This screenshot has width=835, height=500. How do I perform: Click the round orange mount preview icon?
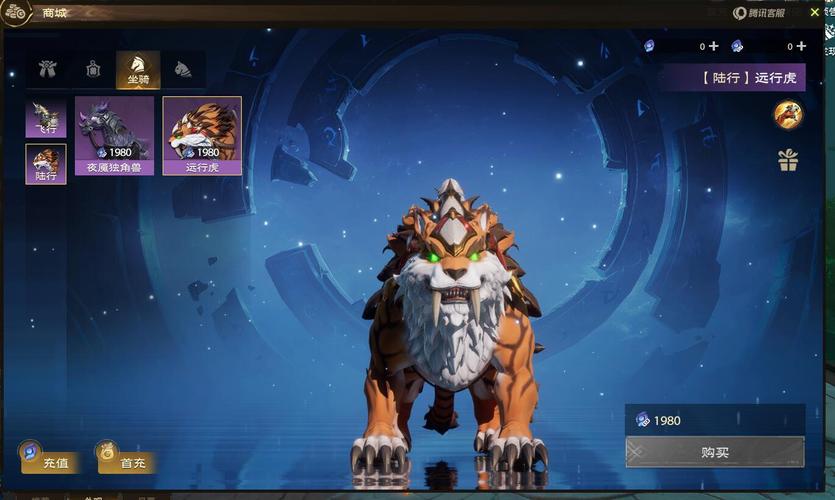pos(788,115)
